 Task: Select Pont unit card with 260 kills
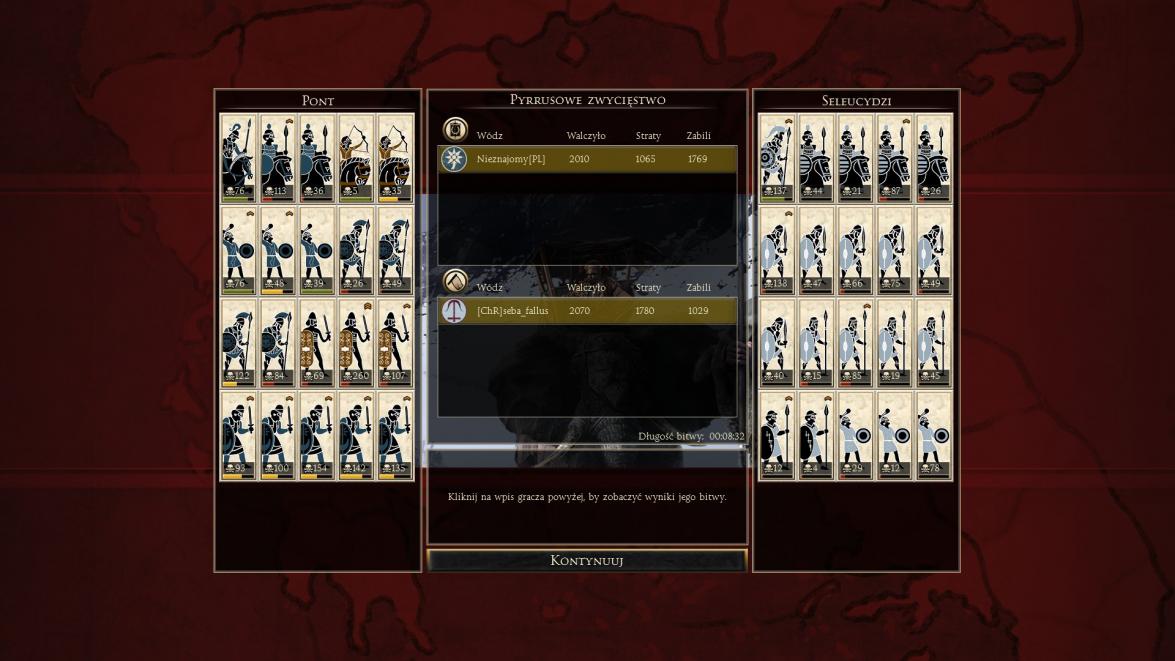[355, 343]
